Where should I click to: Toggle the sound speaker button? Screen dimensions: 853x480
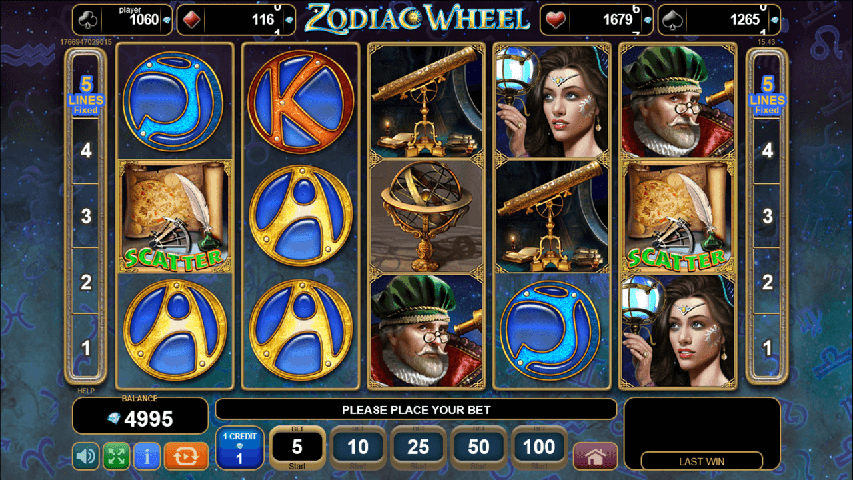[86, 457]
